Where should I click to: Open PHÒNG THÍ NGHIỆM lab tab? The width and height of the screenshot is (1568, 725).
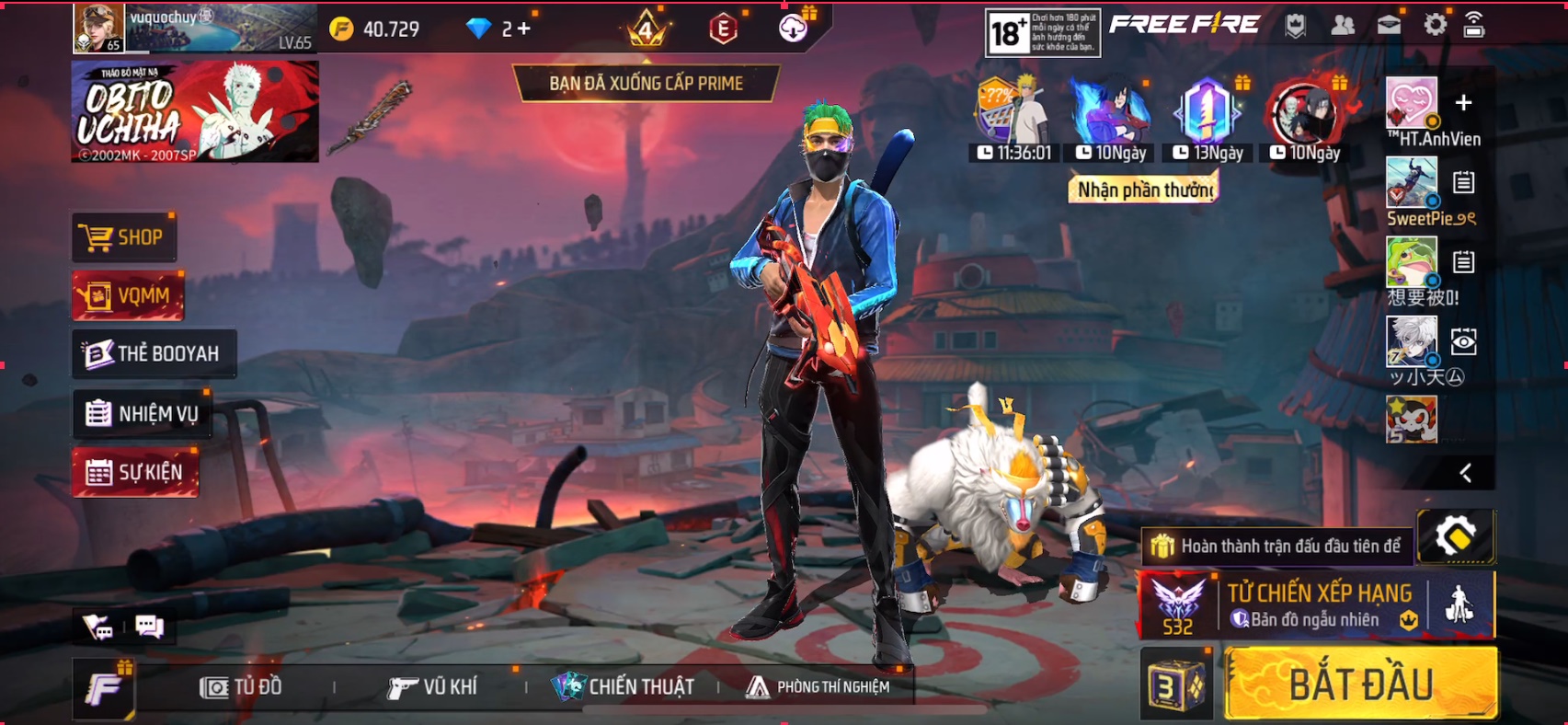click(x=818, y=687)
